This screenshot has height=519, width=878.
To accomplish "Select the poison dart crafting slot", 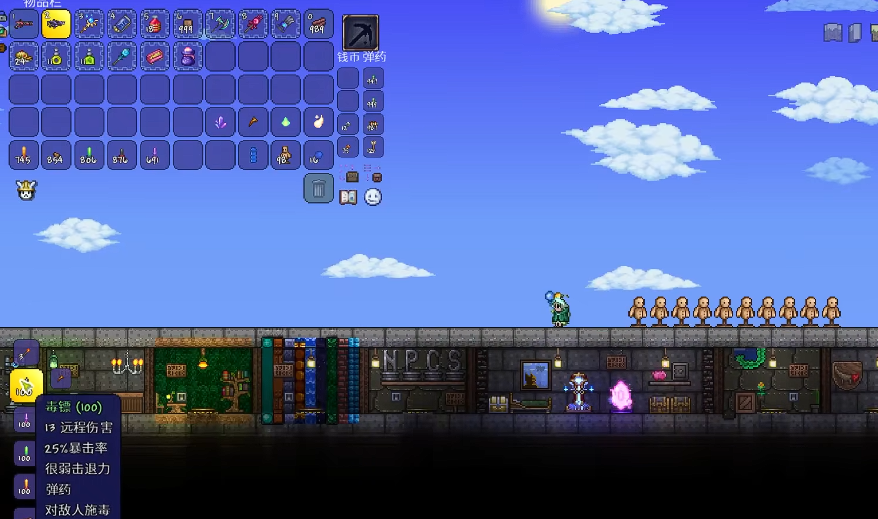I will [x=26, y=384].
